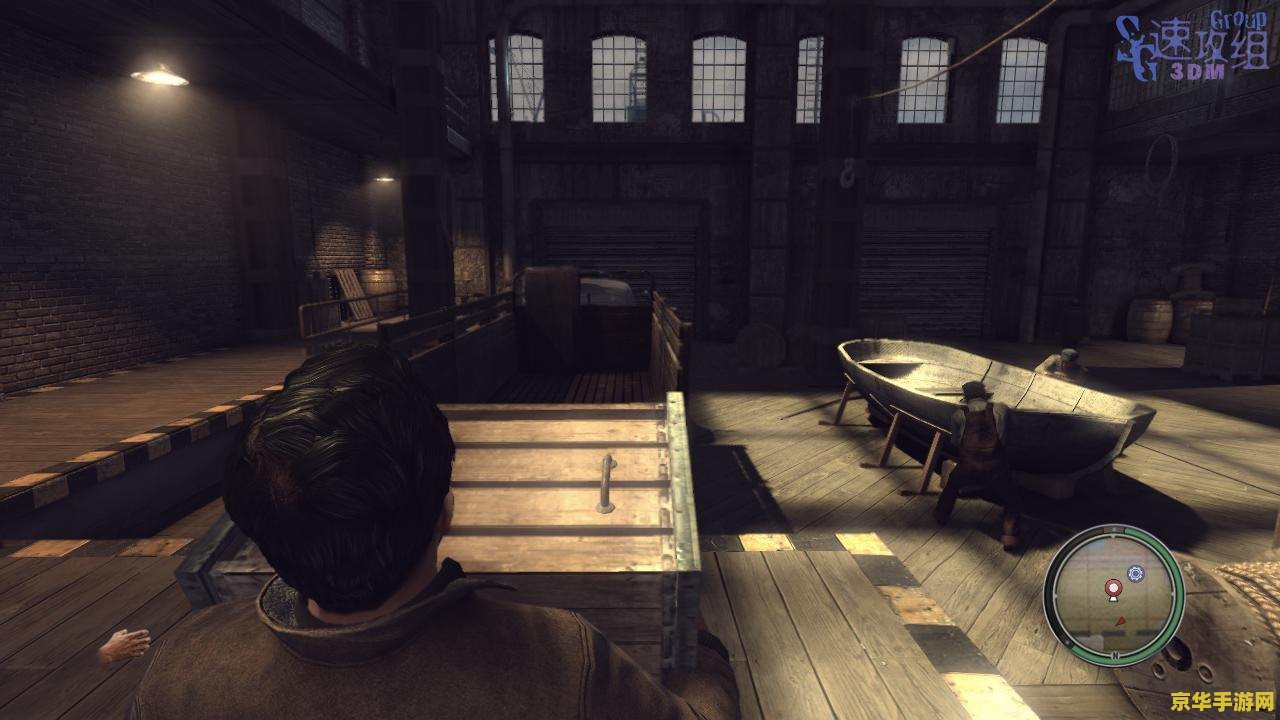
Task: Select the red objective marker on minimap
Action: pyautogui.click(x=1111, y=589)
